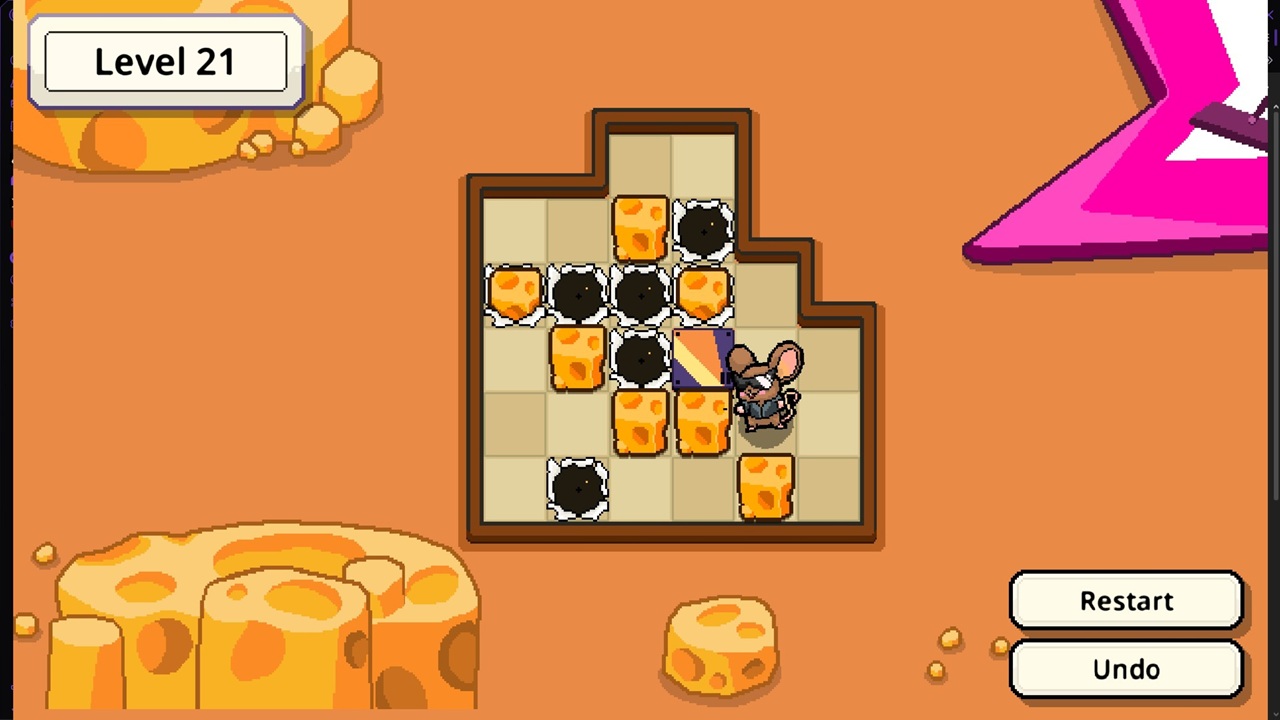The image size is (1280, 720).
Task: Click the mouse hole in the top right corner
Action: 703,230
